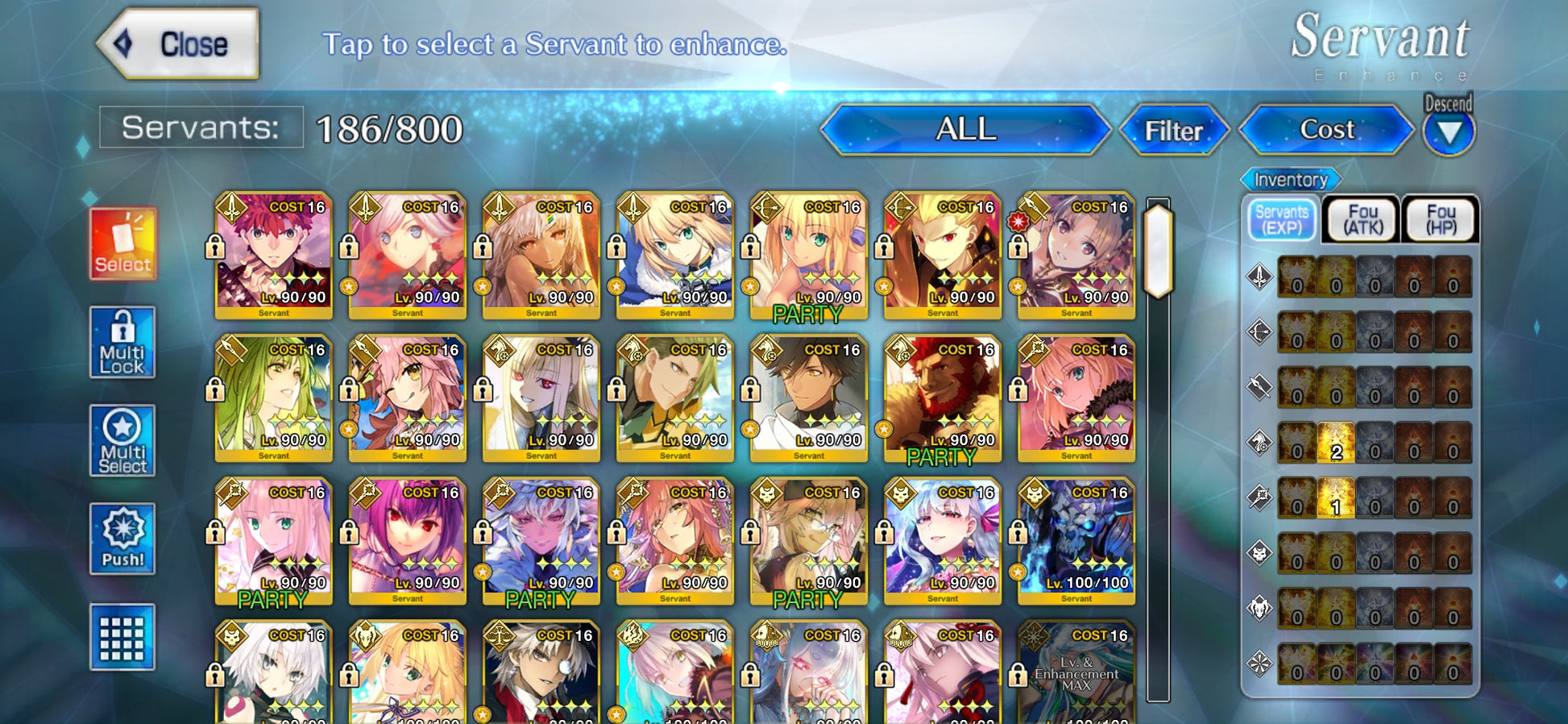Change the Cost sort order
The image size is (1568, 724).
pos(1326,130)
